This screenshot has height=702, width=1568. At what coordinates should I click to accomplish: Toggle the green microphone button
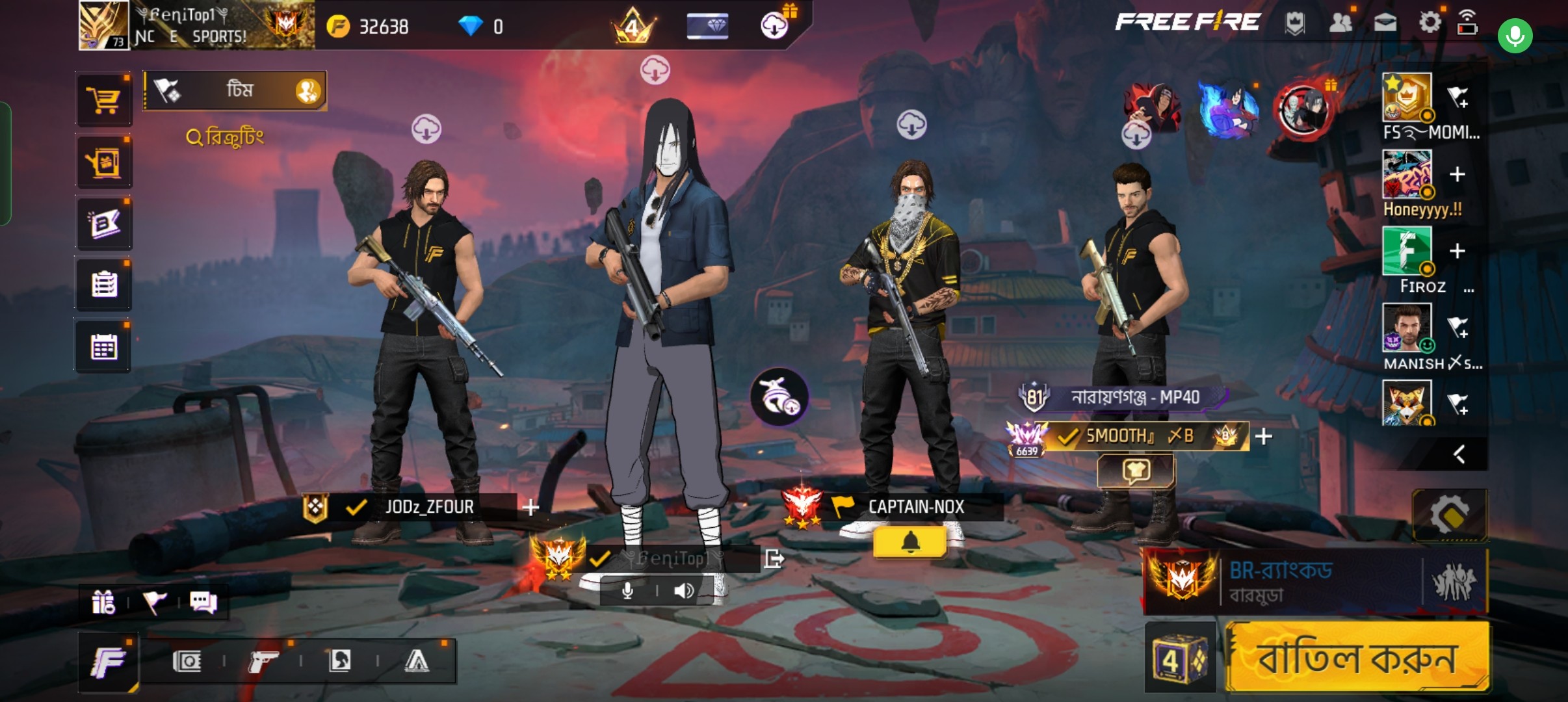pyautogui.click(x=1515, y=36)
